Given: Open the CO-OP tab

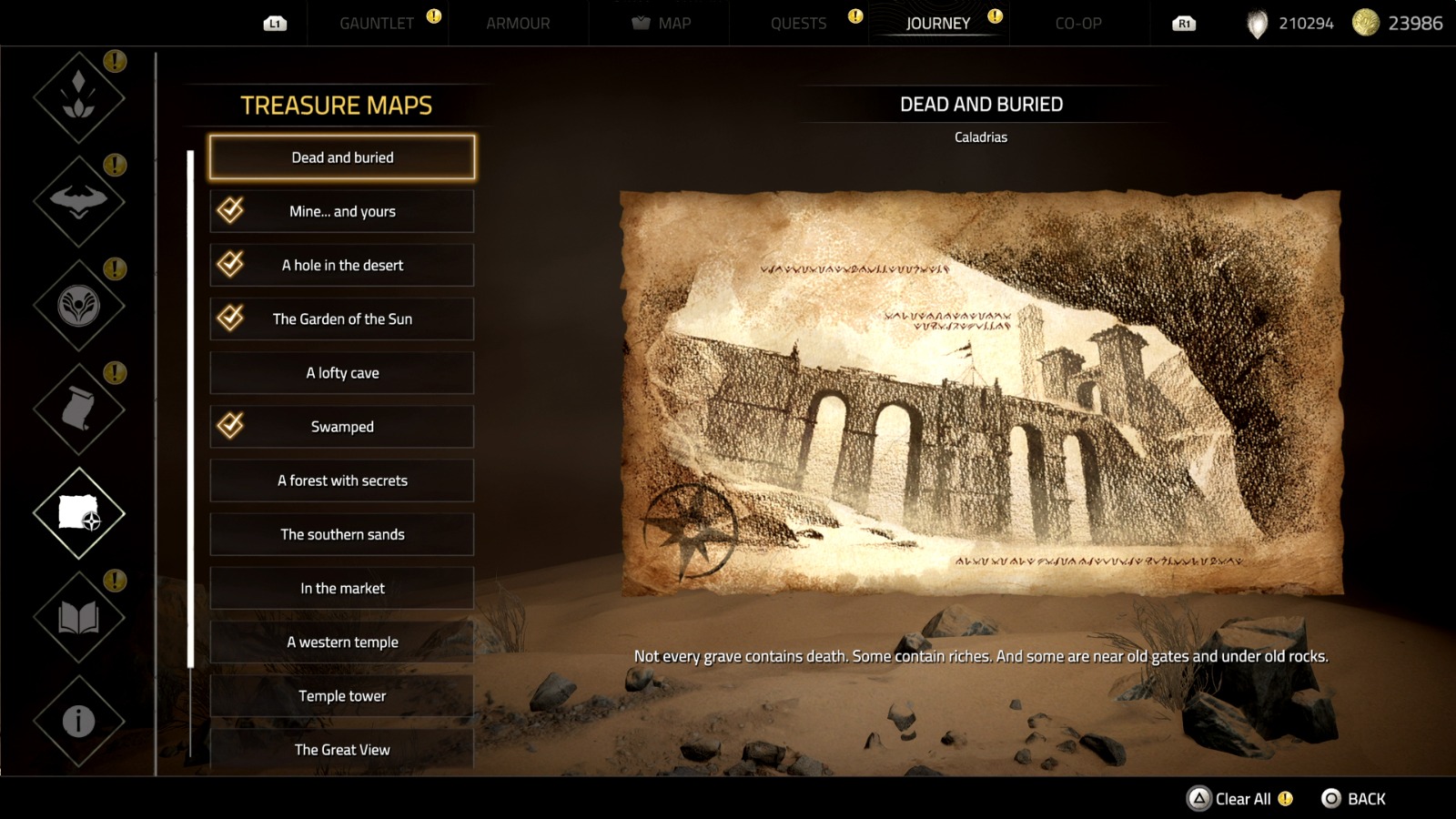Looking at the screenshot, I should click(1078, 23).
